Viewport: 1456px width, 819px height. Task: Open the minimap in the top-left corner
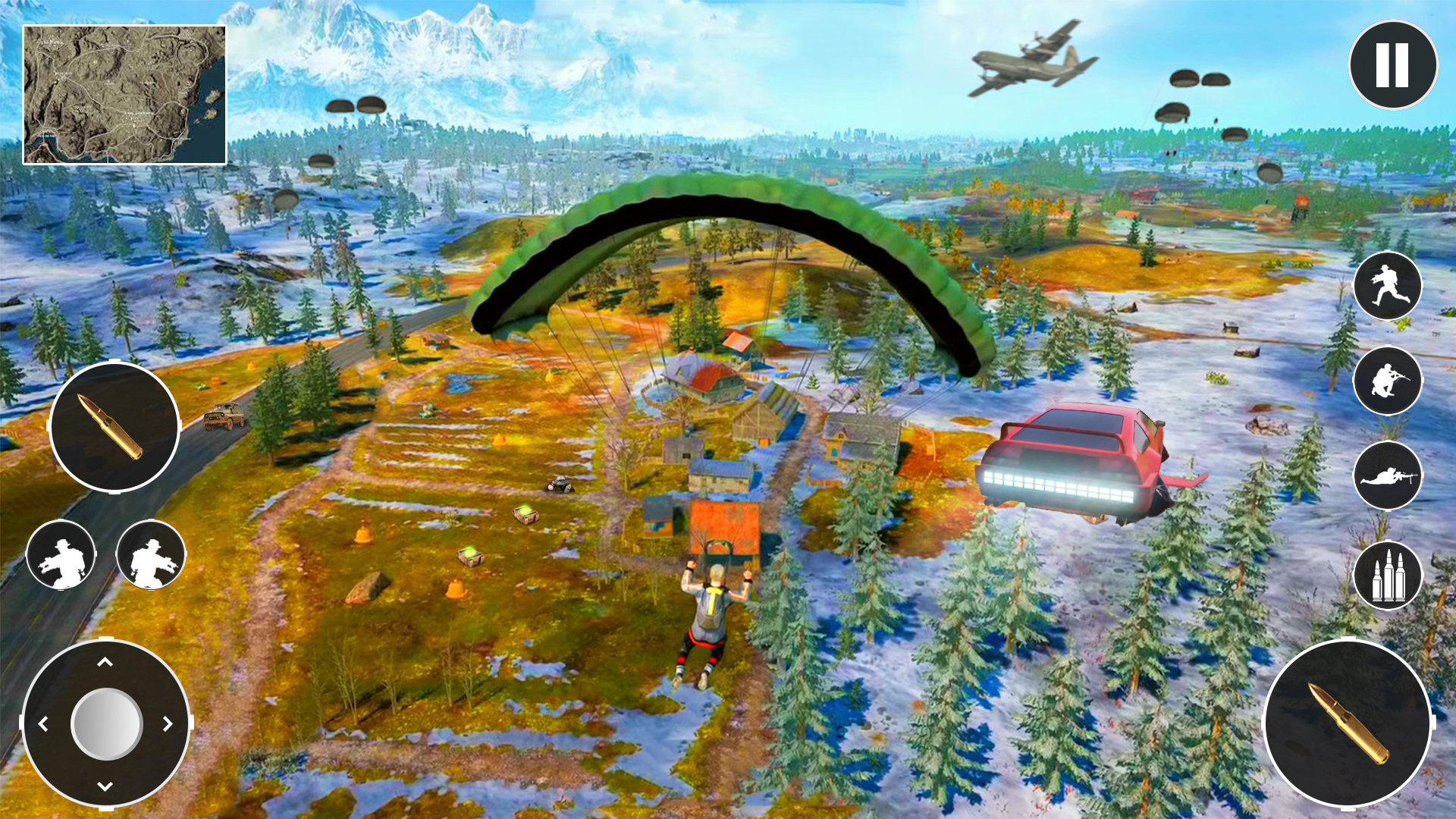tap(125, 93)
